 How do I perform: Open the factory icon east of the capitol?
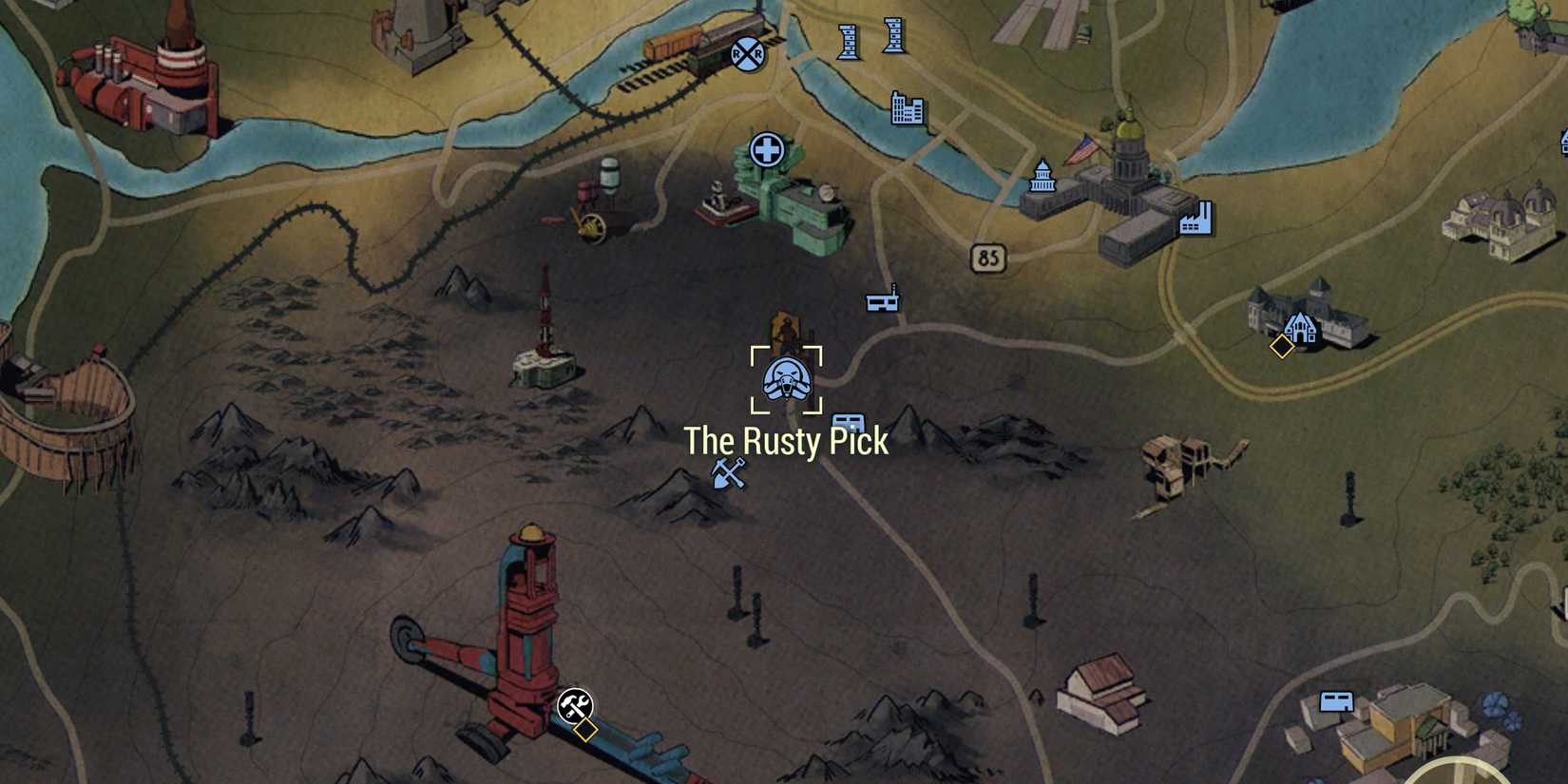[x=1199, y=218]
